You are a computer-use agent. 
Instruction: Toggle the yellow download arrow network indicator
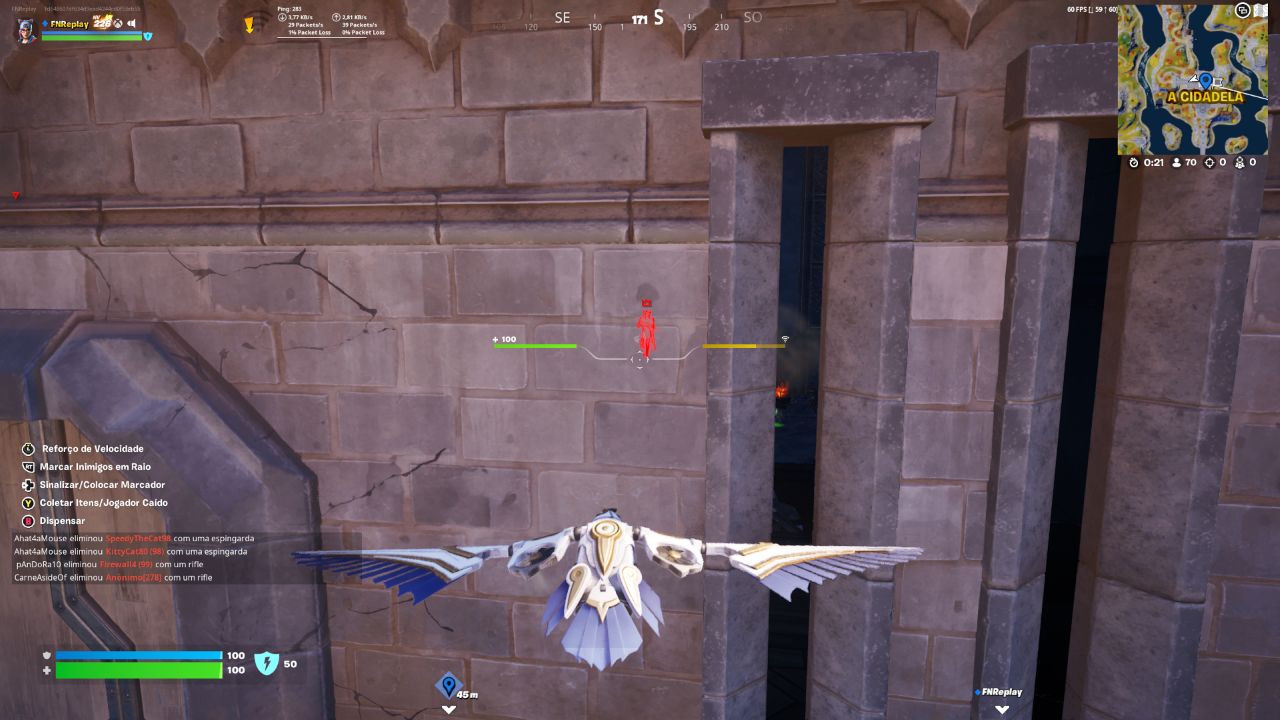point(248,22)
